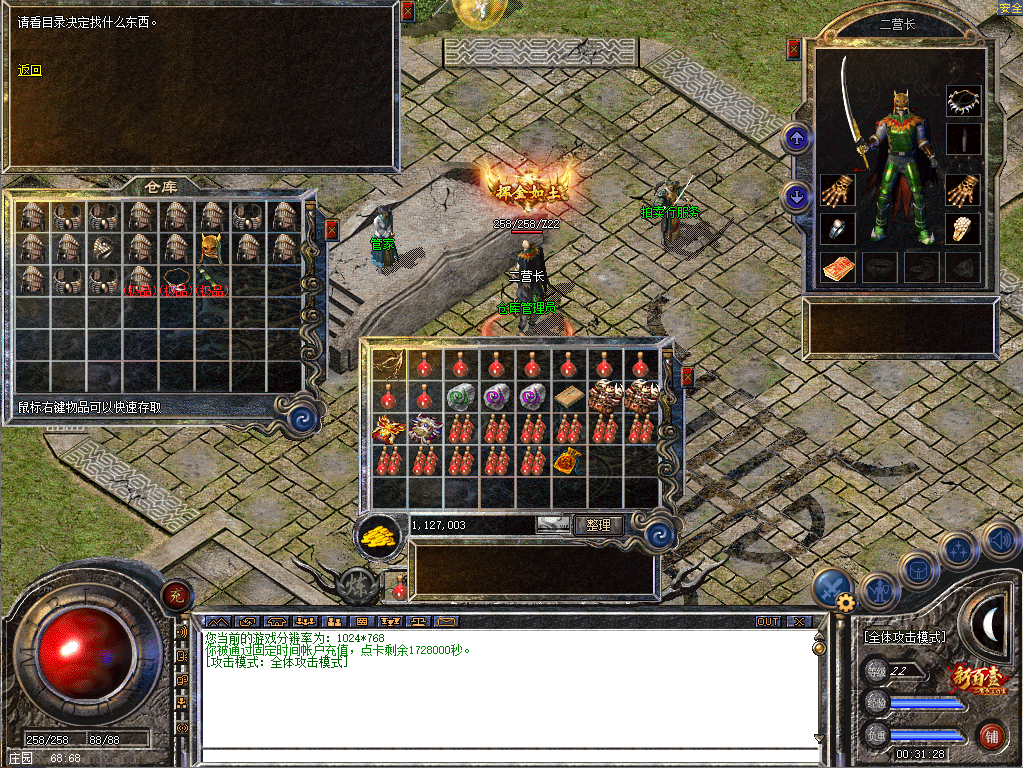Click the pearl ring equipment slot
Viewport: 1023px width, 768px height.
pos(837,228)
